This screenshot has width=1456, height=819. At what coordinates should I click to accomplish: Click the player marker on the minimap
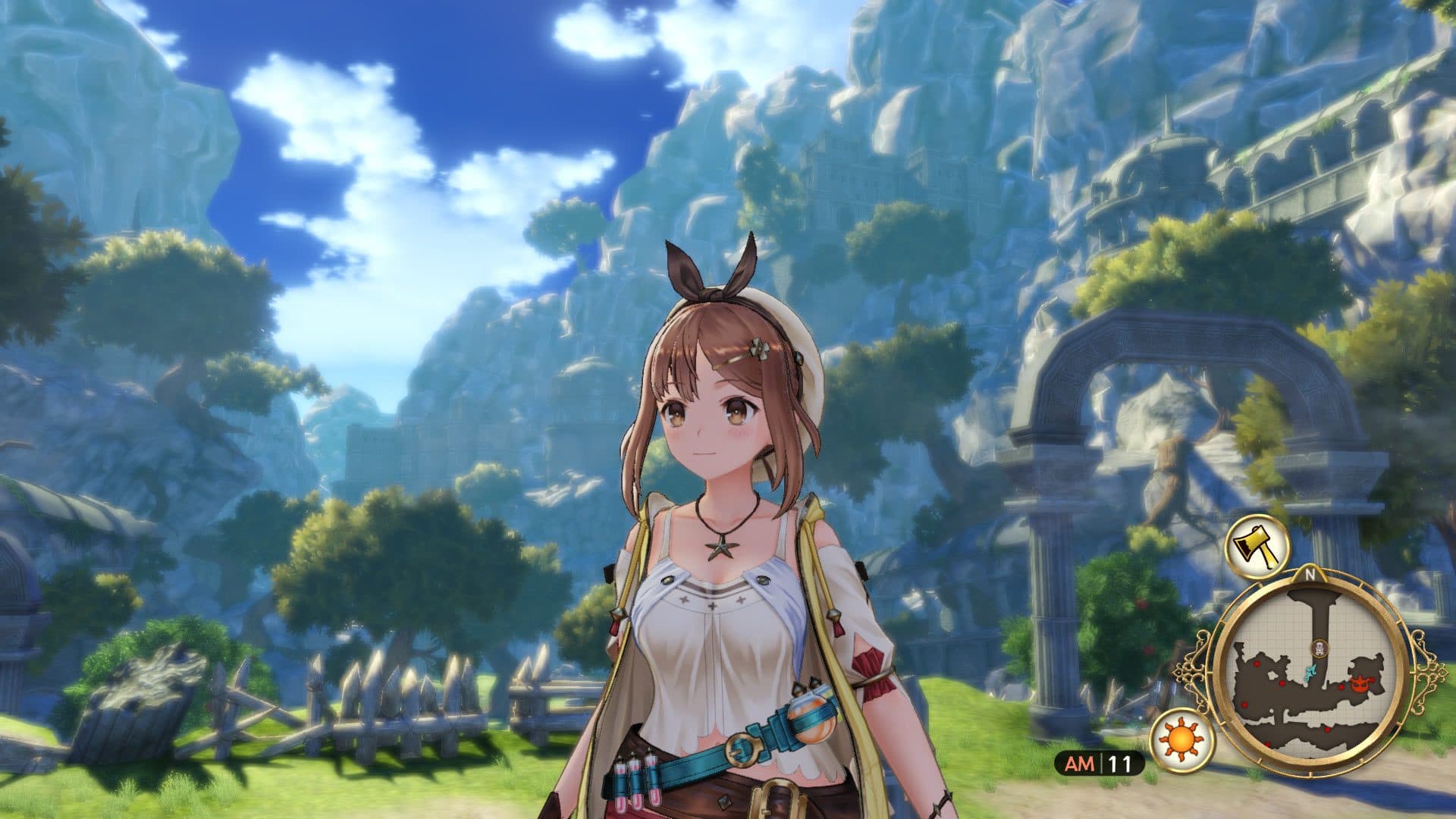click(1319, 647)
